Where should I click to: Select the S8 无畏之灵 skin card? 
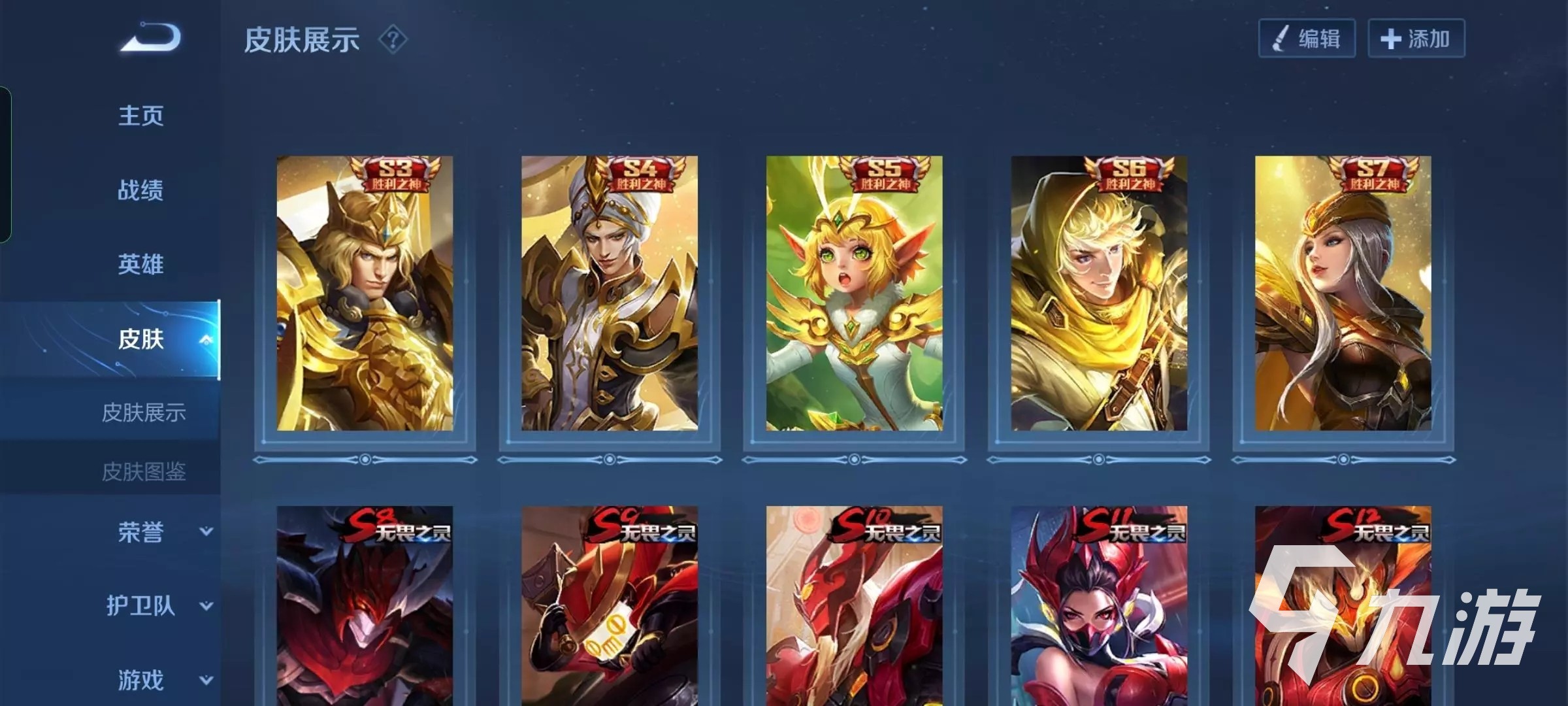pyautogui.click(x=365, y=606)
